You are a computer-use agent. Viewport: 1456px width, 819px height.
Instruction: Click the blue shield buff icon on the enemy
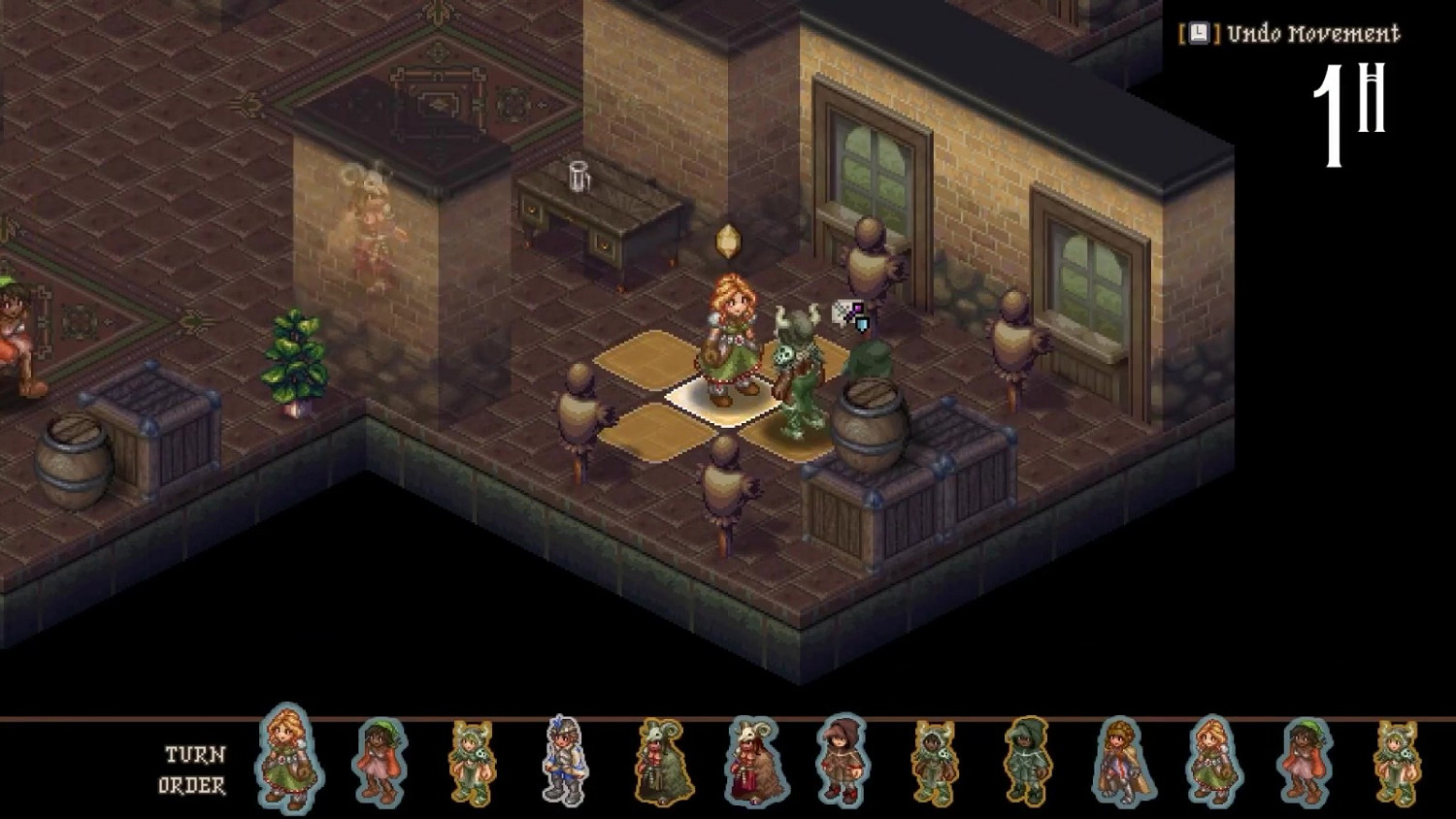tap(863, 324)
